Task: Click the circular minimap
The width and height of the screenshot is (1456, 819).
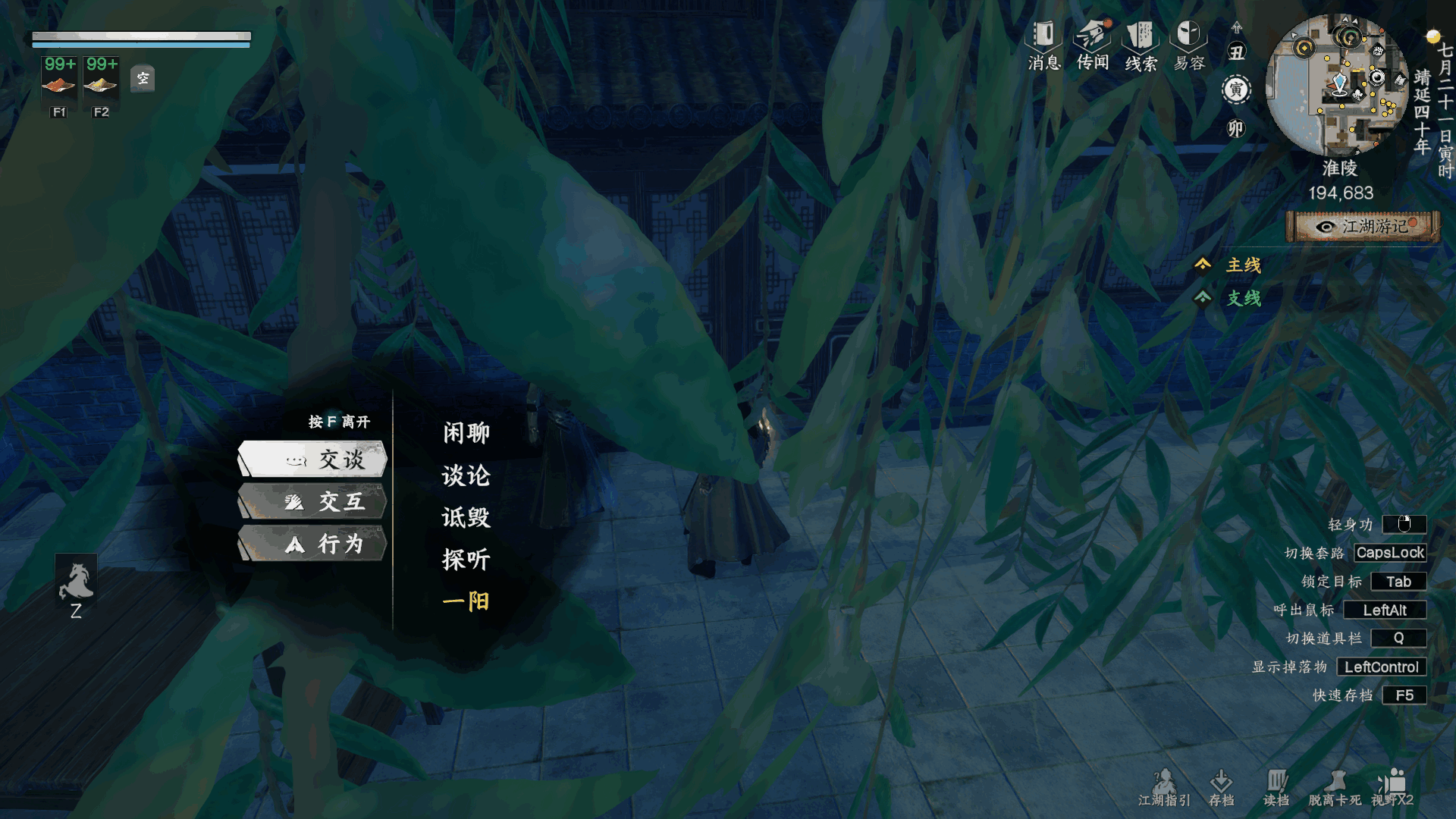Action: pos(1340,85)
